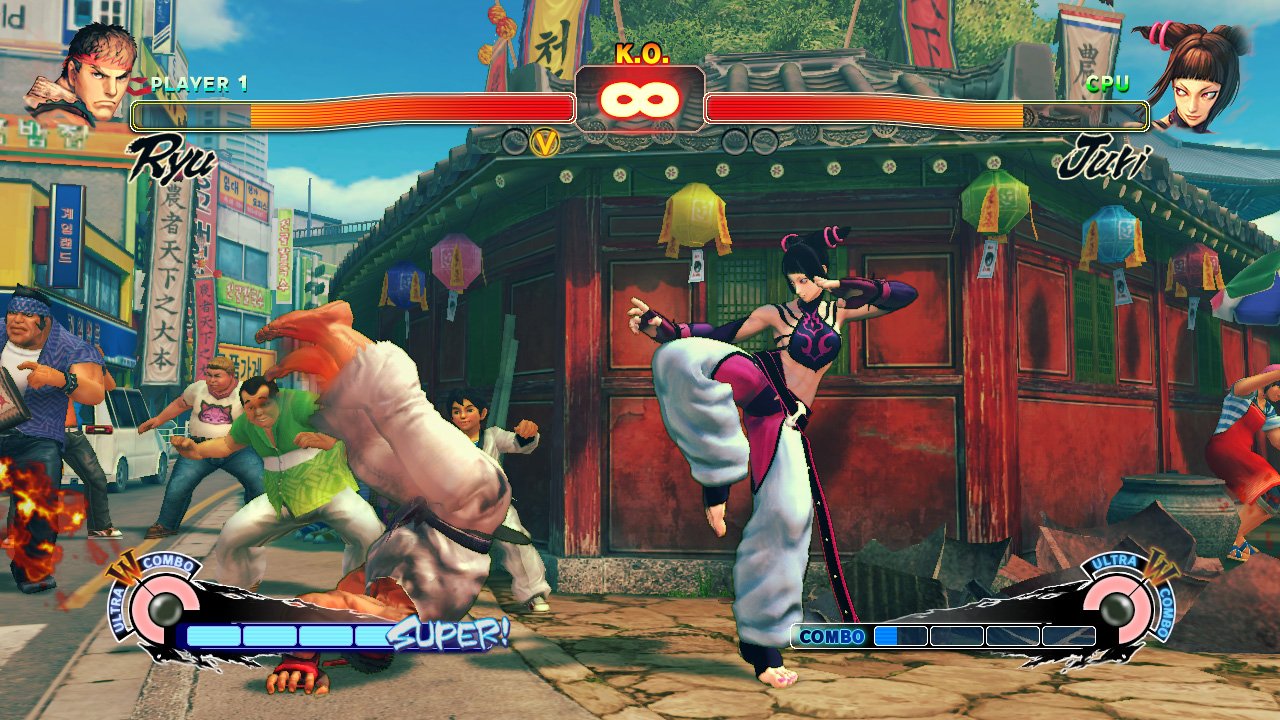Click the CPU's Ultra Combo gauge orb

(x=1118, y=607)
